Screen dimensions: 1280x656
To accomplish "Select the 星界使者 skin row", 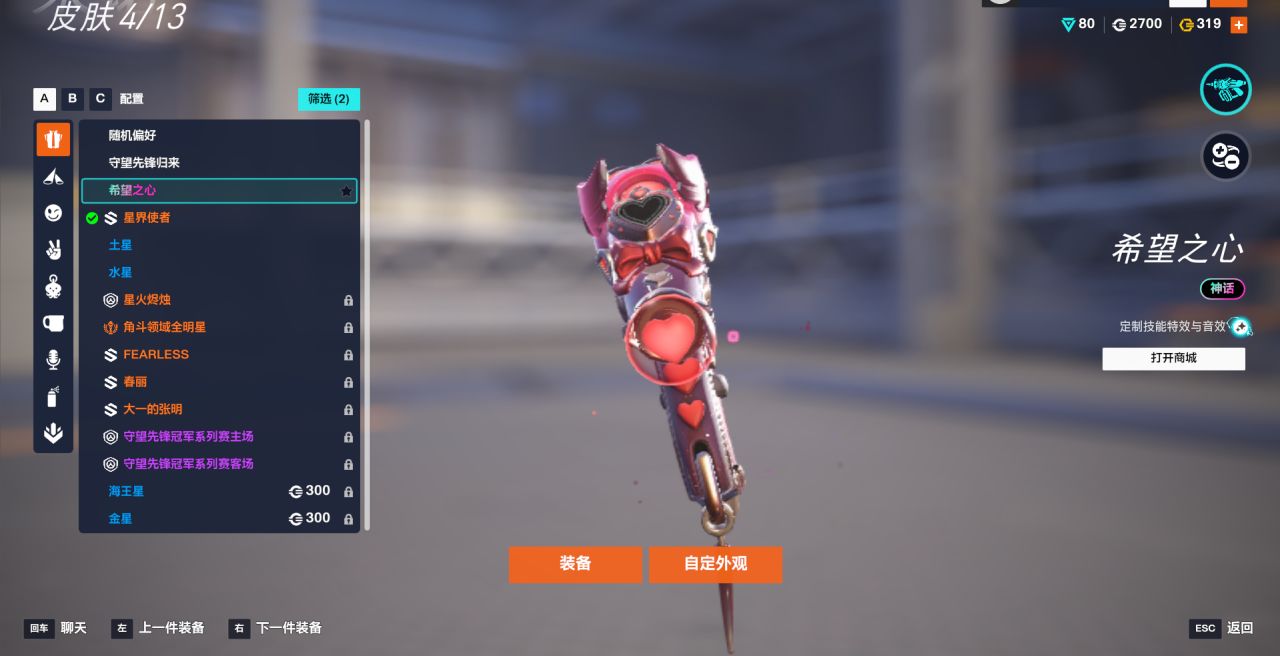I will 146,217.
